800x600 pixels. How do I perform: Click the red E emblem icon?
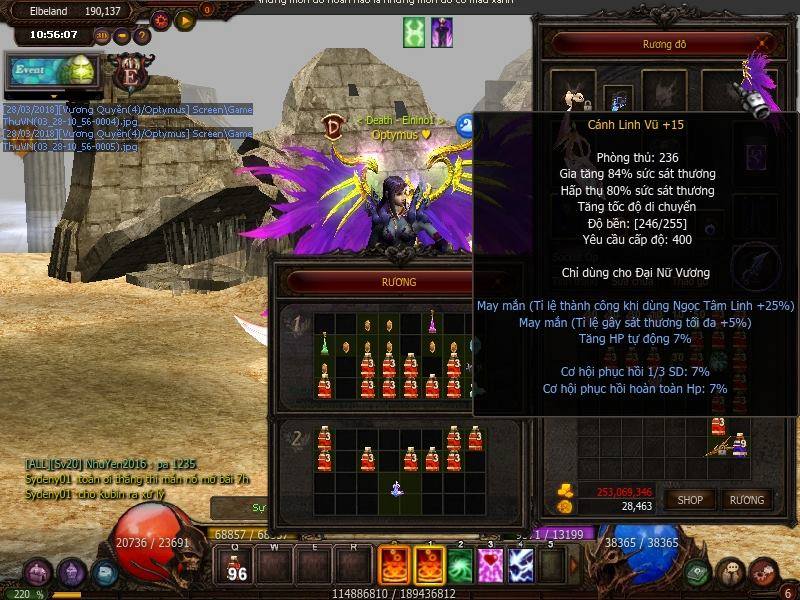(x=131, y=72)
